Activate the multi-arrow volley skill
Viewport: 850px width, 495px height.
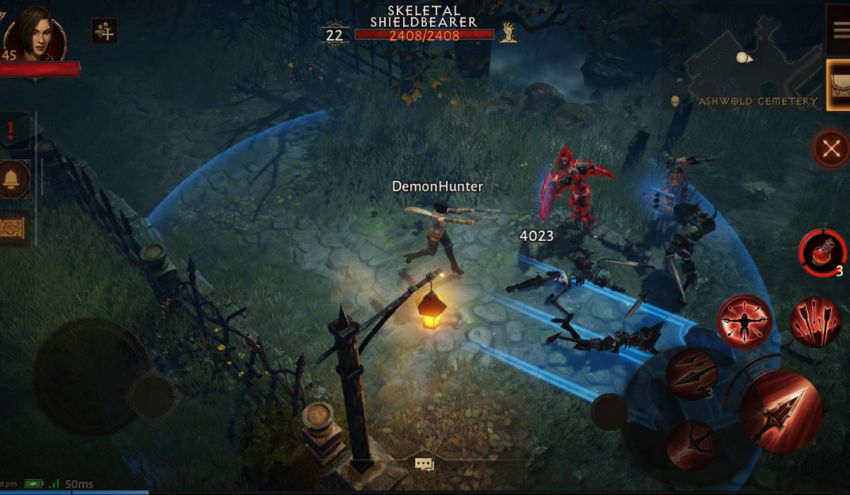pyautogui.click(x=815, y=322)
